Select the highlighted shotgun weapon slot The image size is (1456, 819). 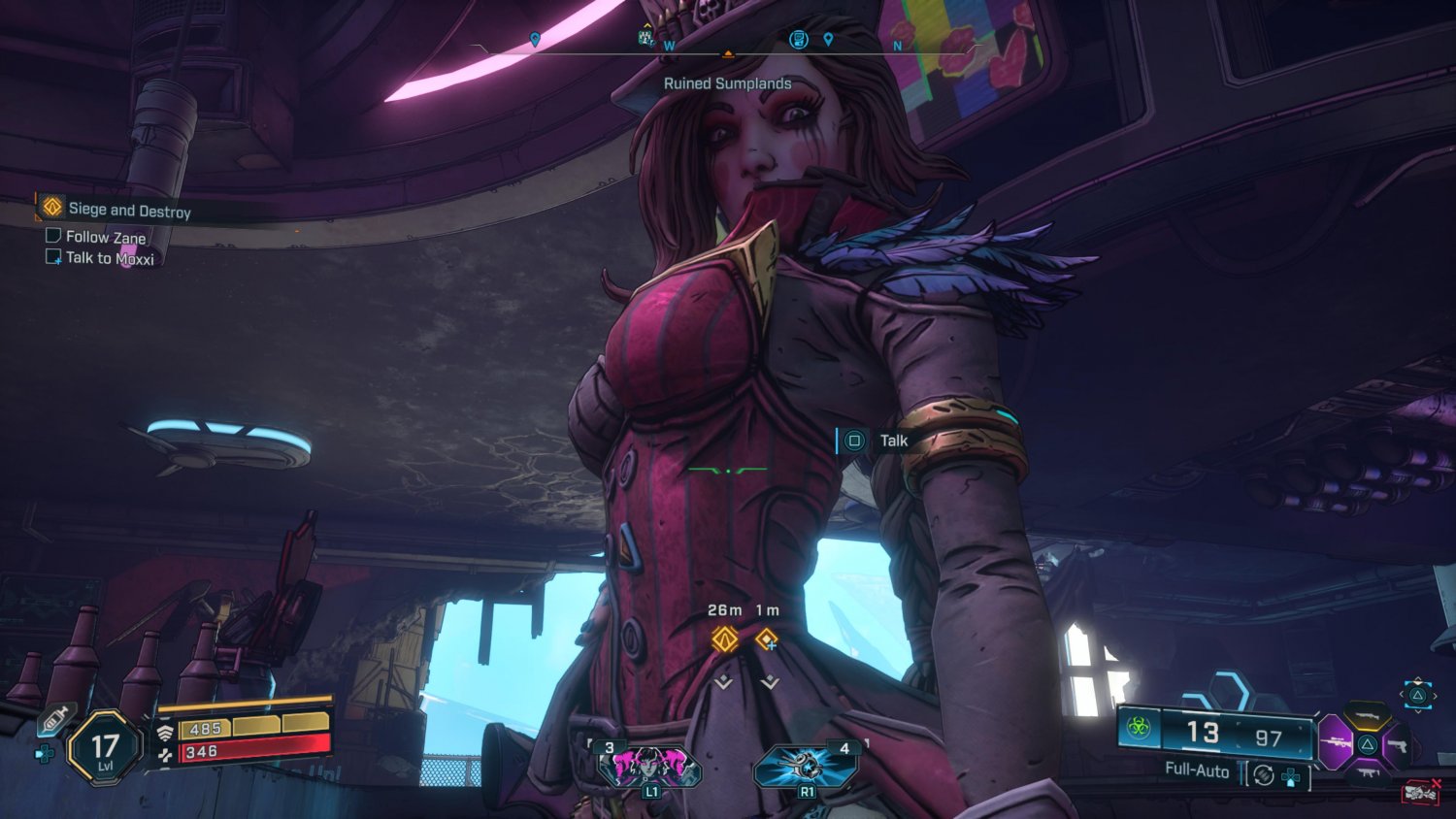click(1369, 715)
